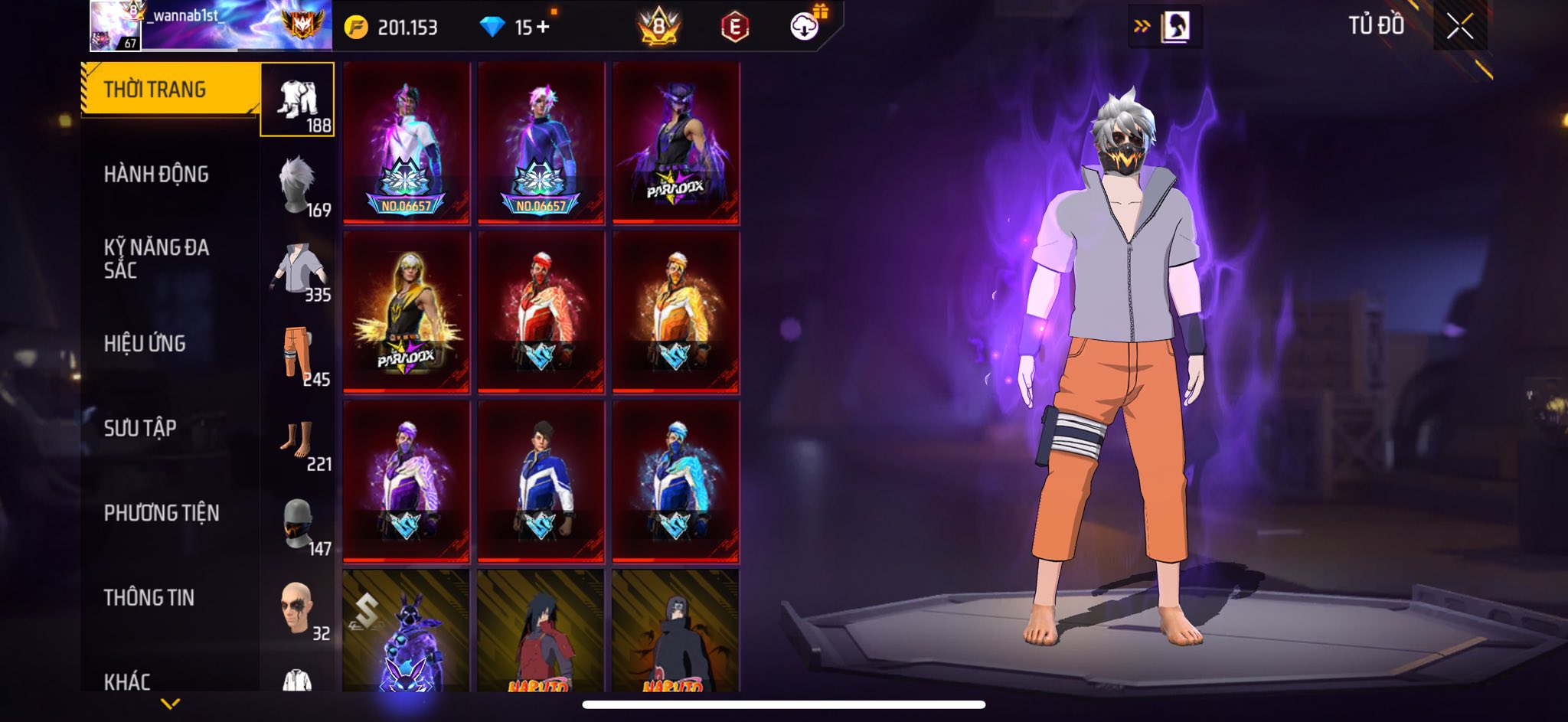Click the _wannab1st_ player profile banner
The width and height of the screenshot is (1568, 722).
click(x=211, y=26)
